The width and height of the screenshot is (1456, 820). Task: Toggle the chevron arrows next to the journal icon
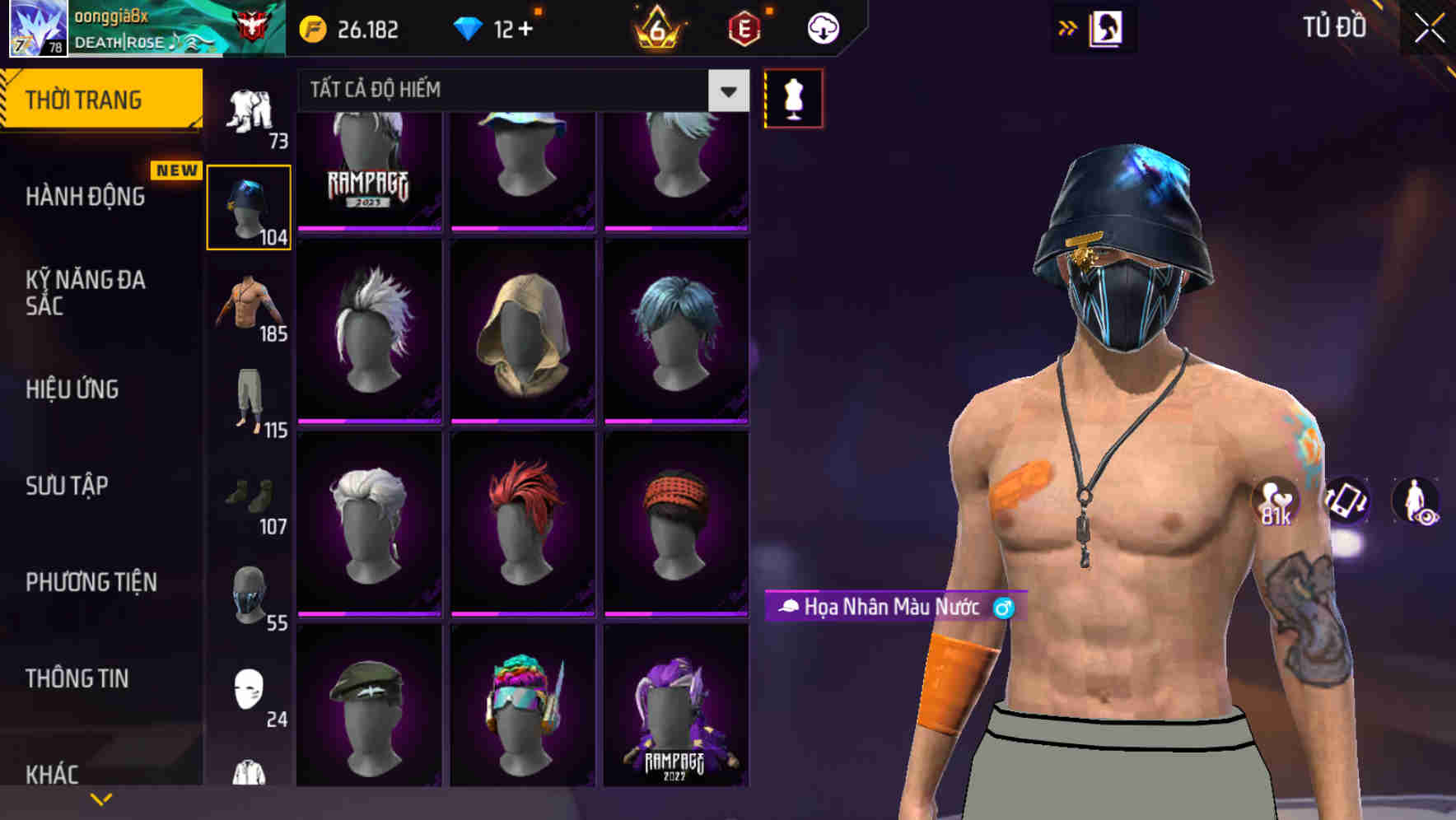coord(1067,27)
